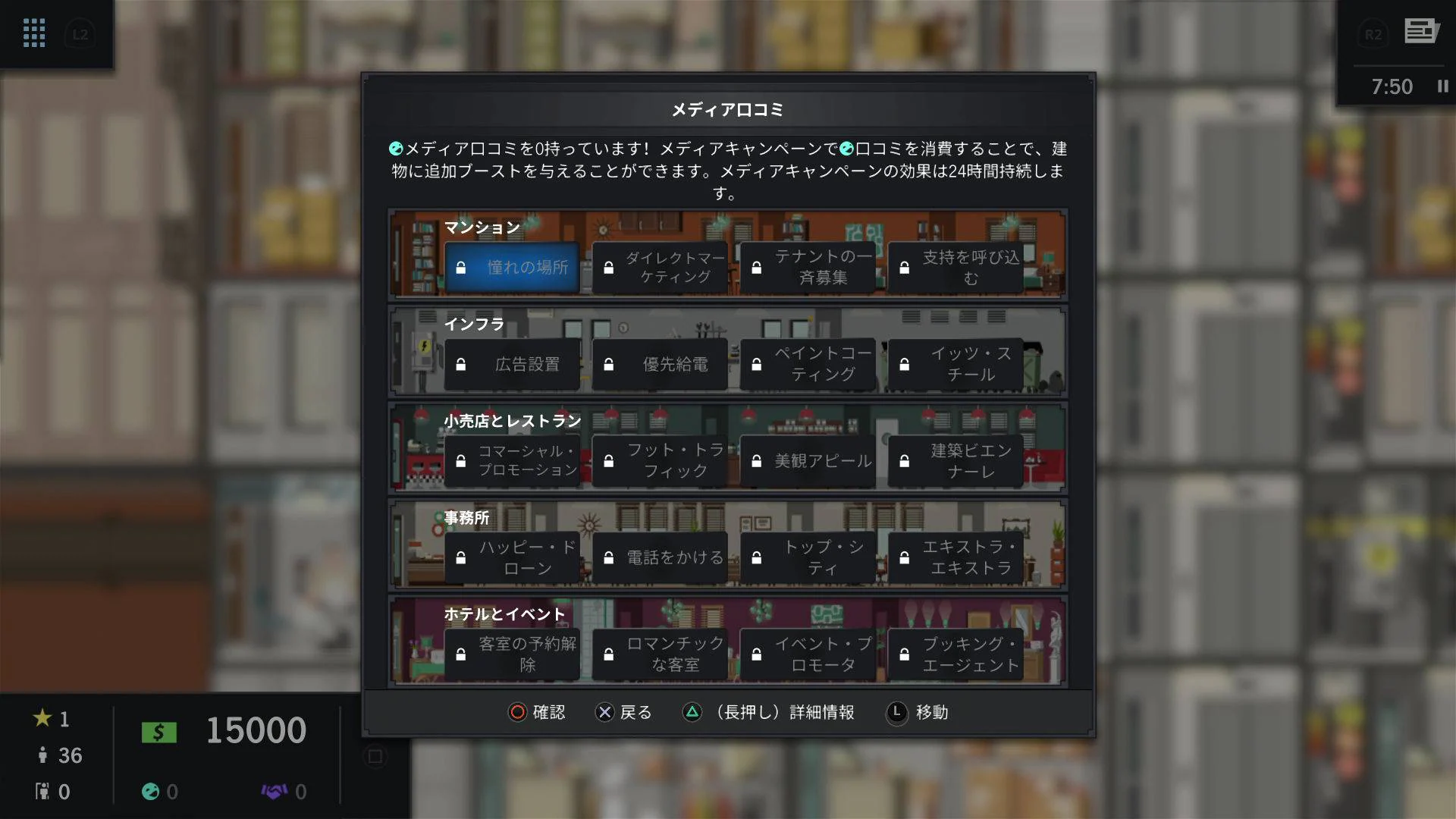Click the population counter icon
The image size is (1456, 819).
point(43,755)
